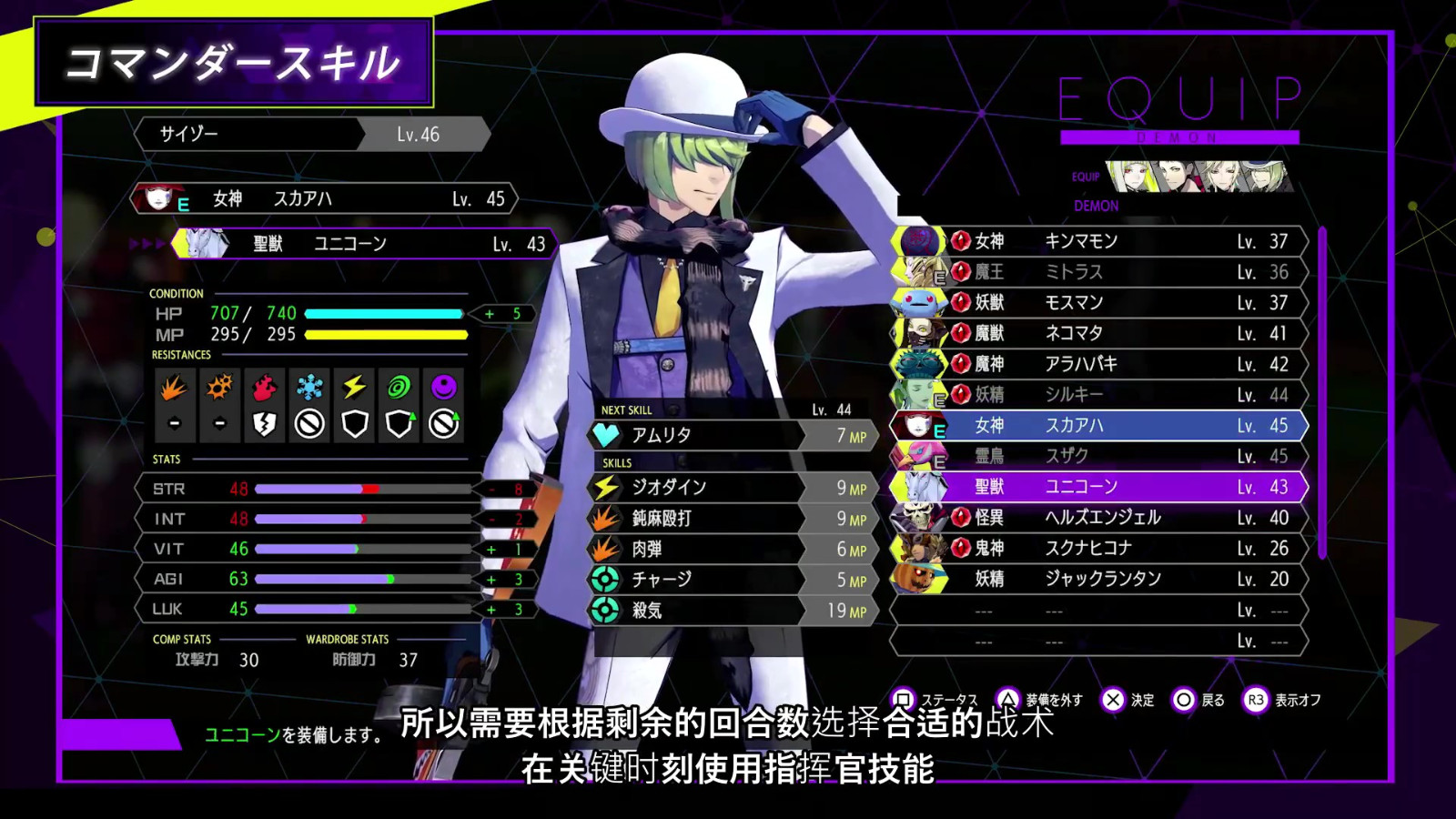This screenshot has width=1456, height=819.
Task: Click the character portraits next to EQUIP
Action: tap(1199, 176)
